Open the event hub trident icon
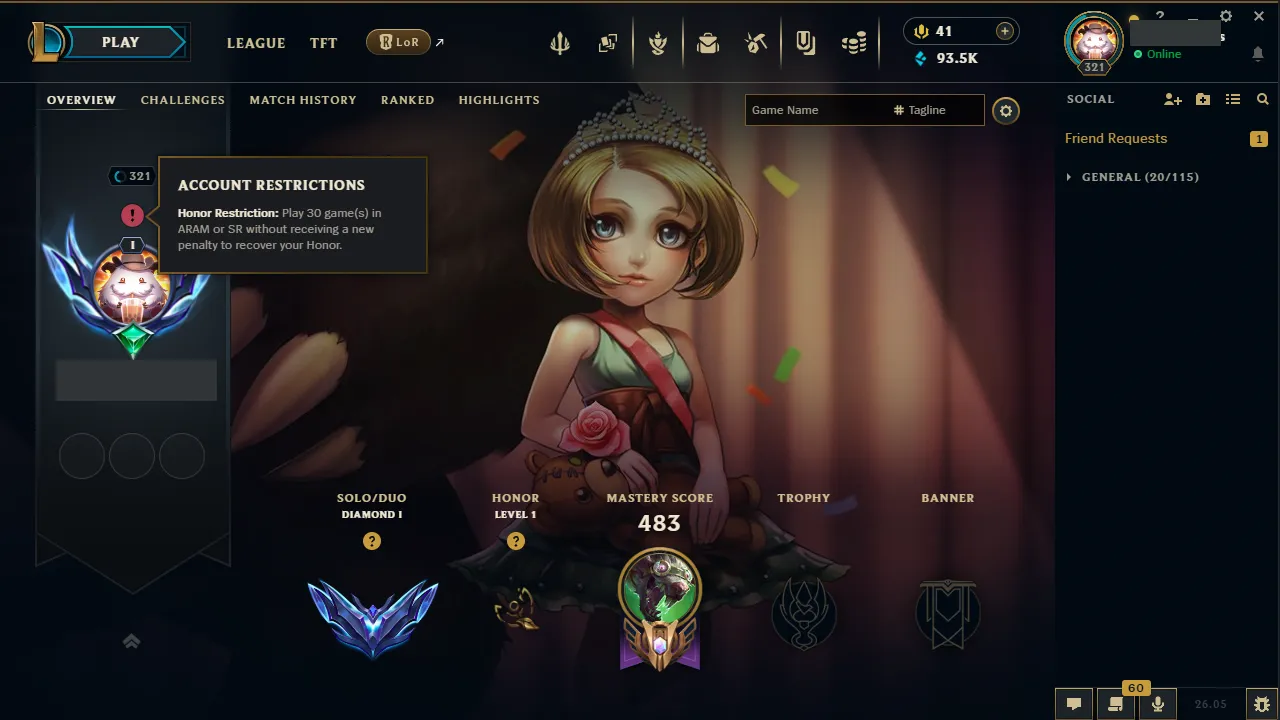 (559, 42)
